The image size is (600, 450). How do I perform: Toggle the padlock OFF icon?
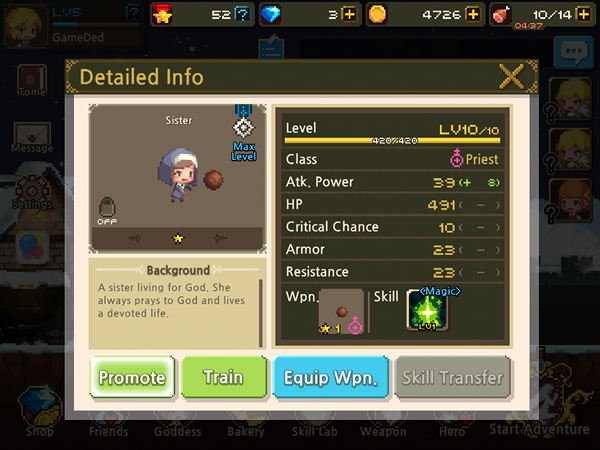pyautogui.click(x=108, y=210)
